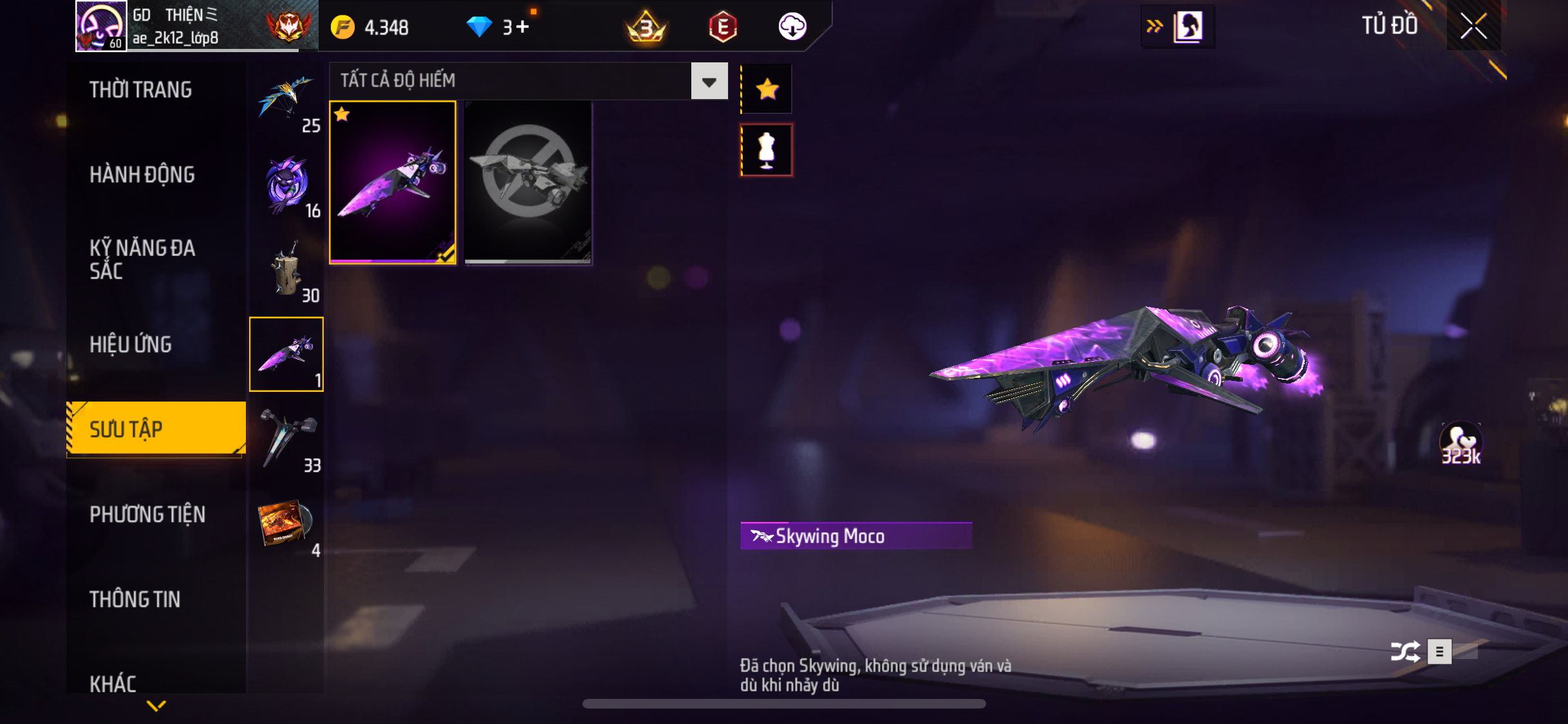
Task: Add diamonds with the plus button
Action: tap(522, 27)
